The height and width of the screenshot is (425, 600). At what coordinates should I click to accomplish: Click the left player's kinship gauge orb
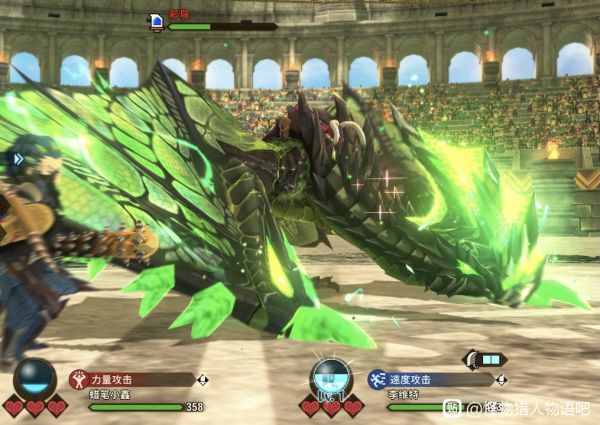pyautogui.click(x=34, y=378)
